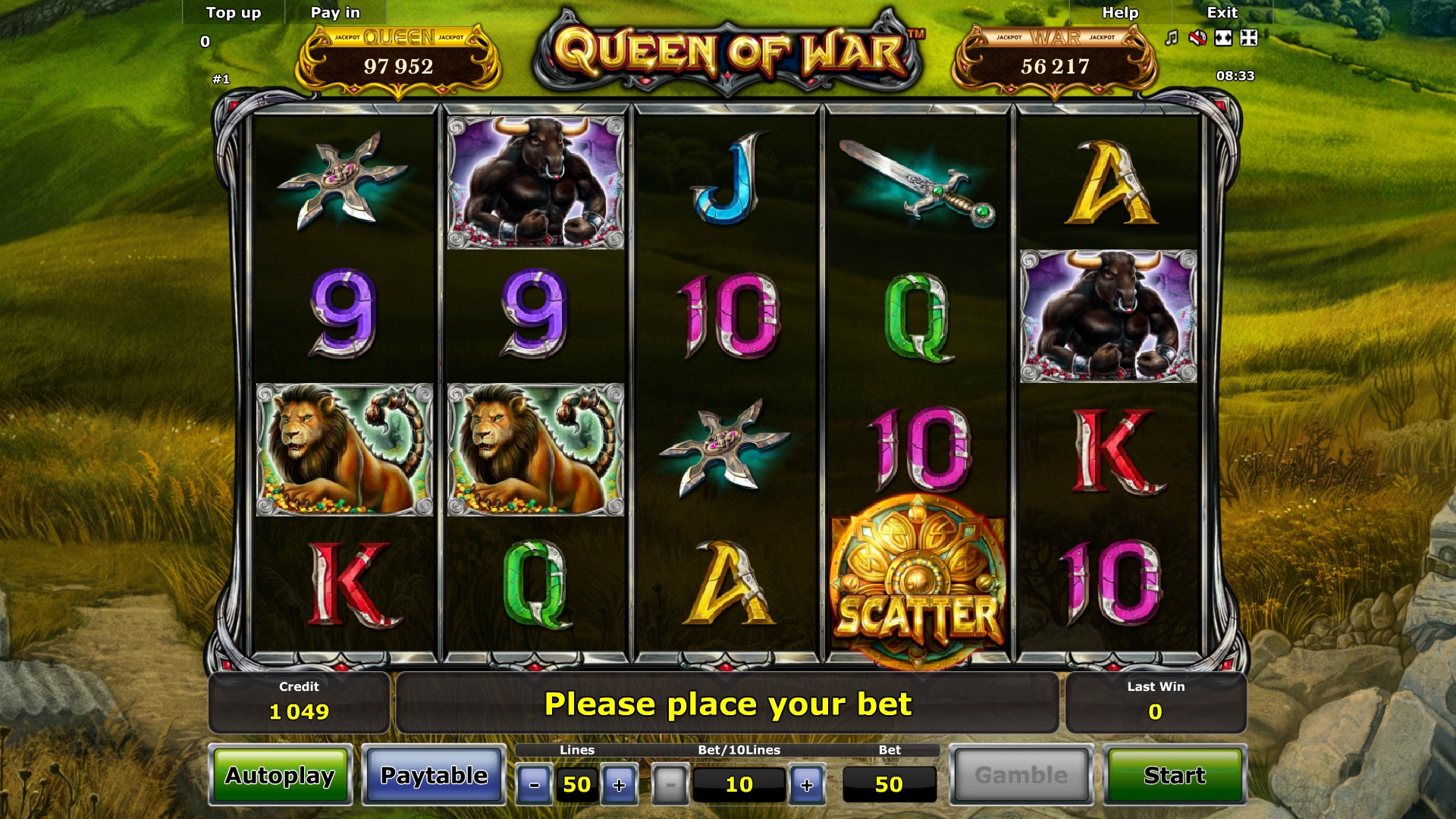
Task: Toggle the music note icon
Action: (x=1172, y=38)
